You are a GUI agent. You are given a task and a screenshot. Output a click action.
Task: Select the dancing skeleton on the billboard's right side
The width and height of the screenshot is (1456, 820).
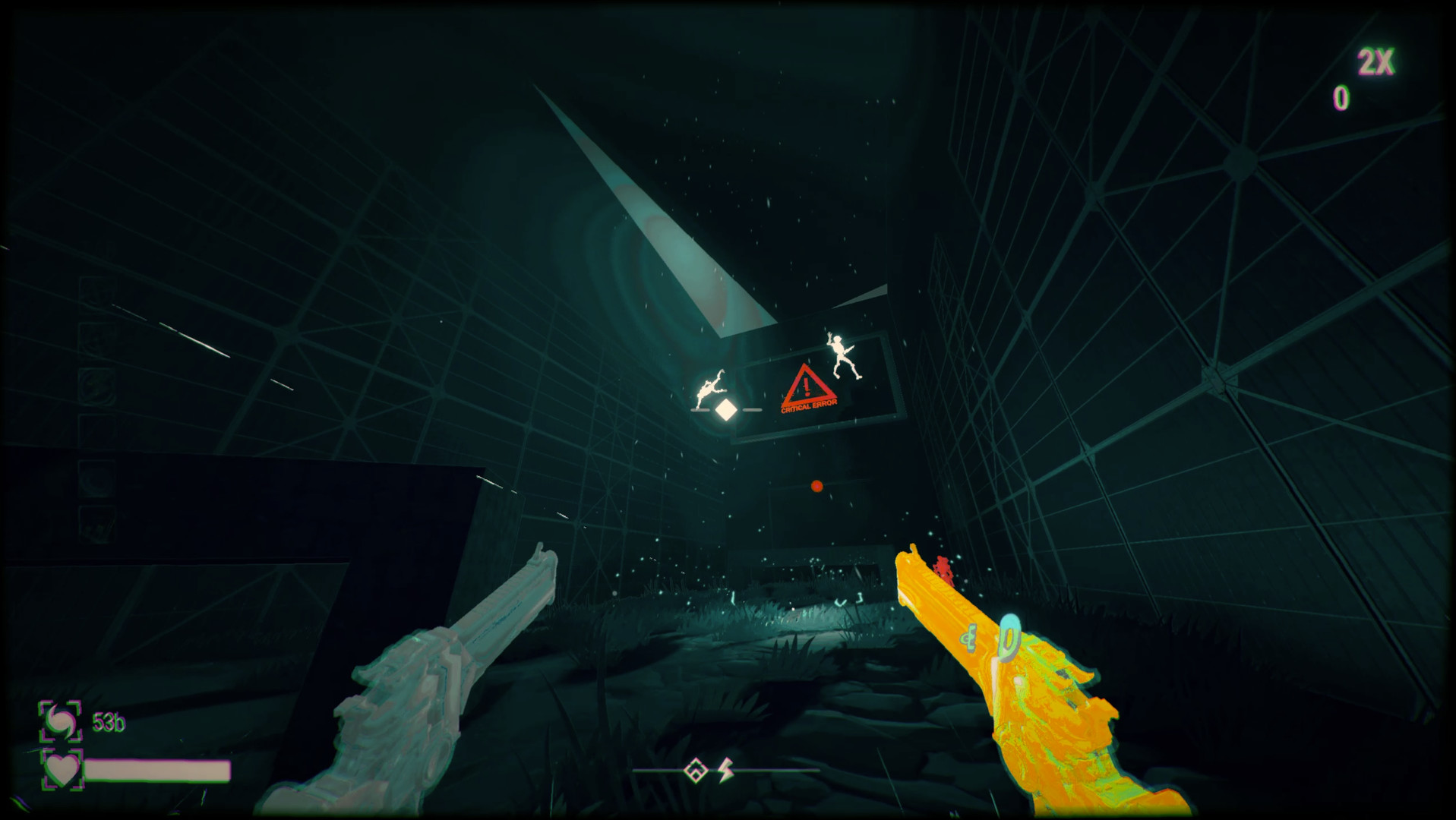(843, 355)
